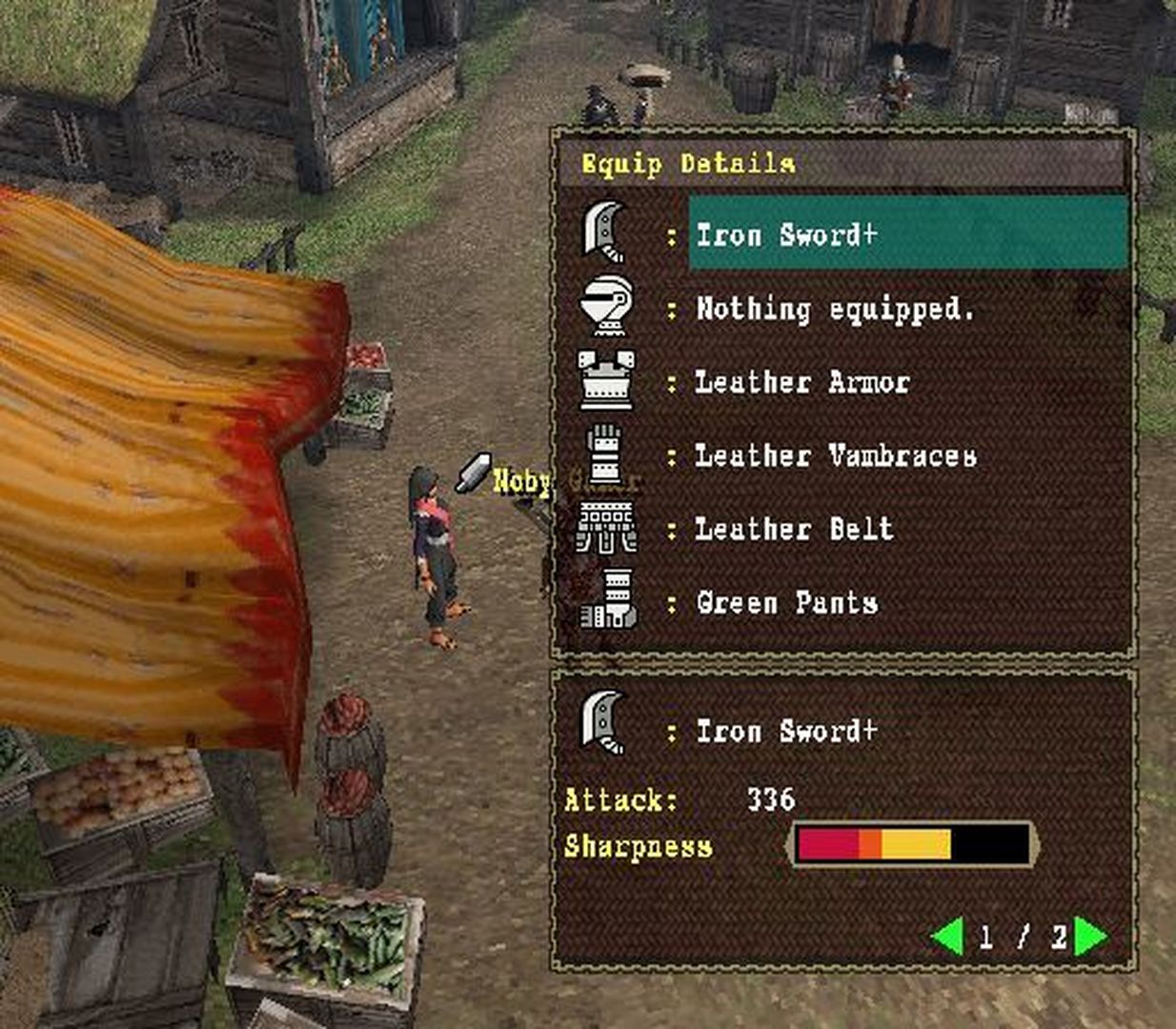The width and height of the screenshot is (1176, 1029).
Task: Pick the Leather Belt entry
Action: pyautogui.click(x=794, y=529)
